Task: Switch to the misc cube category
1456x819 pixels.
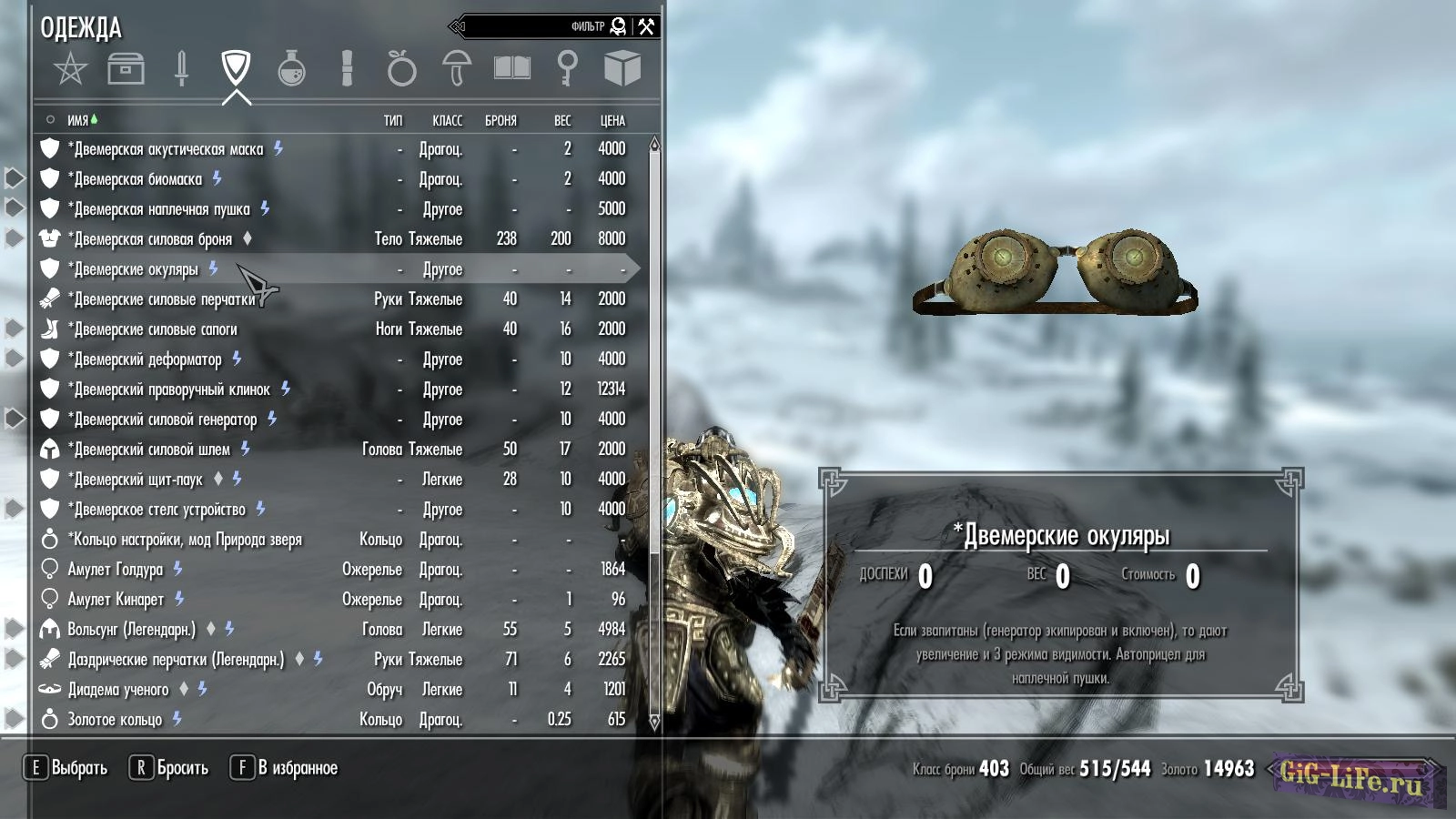Action: pos(622,69)
